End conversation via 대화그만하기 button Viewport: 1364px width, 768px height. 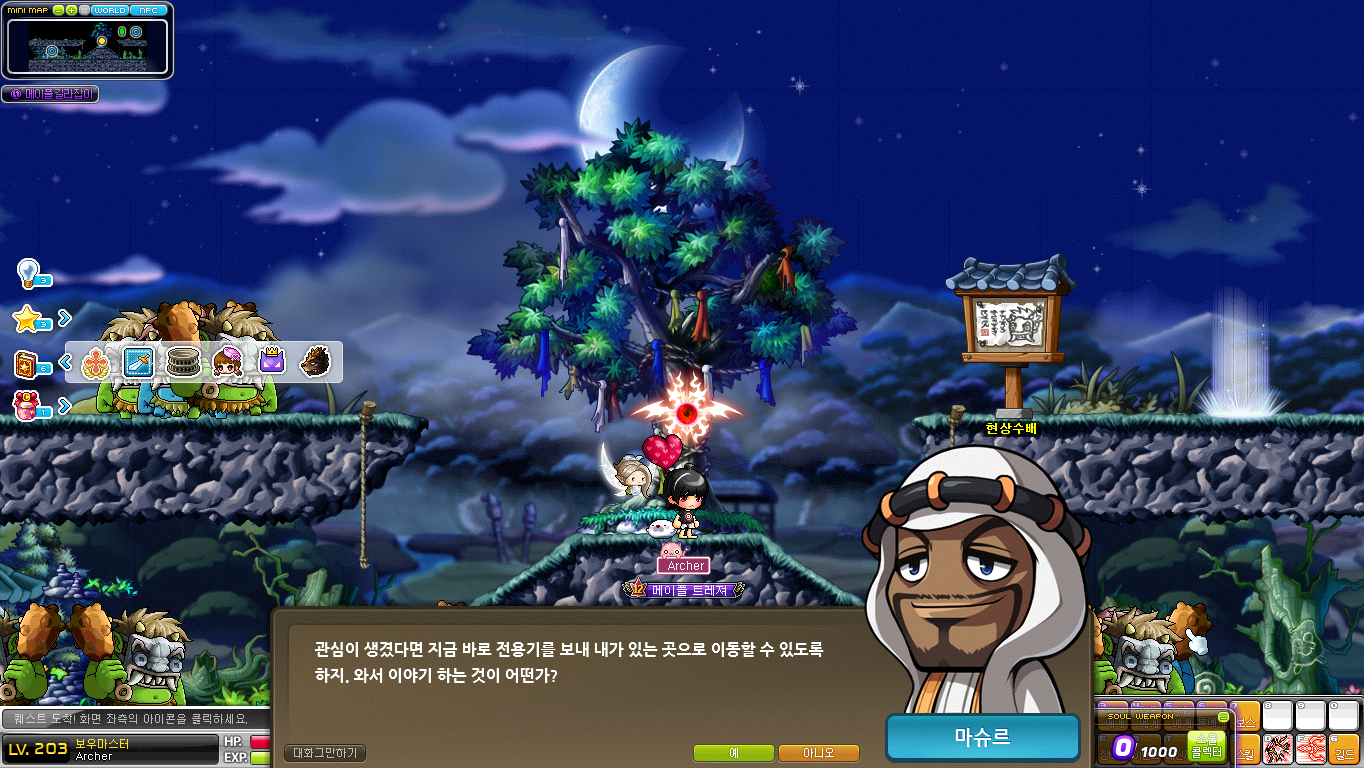[326, 753]
